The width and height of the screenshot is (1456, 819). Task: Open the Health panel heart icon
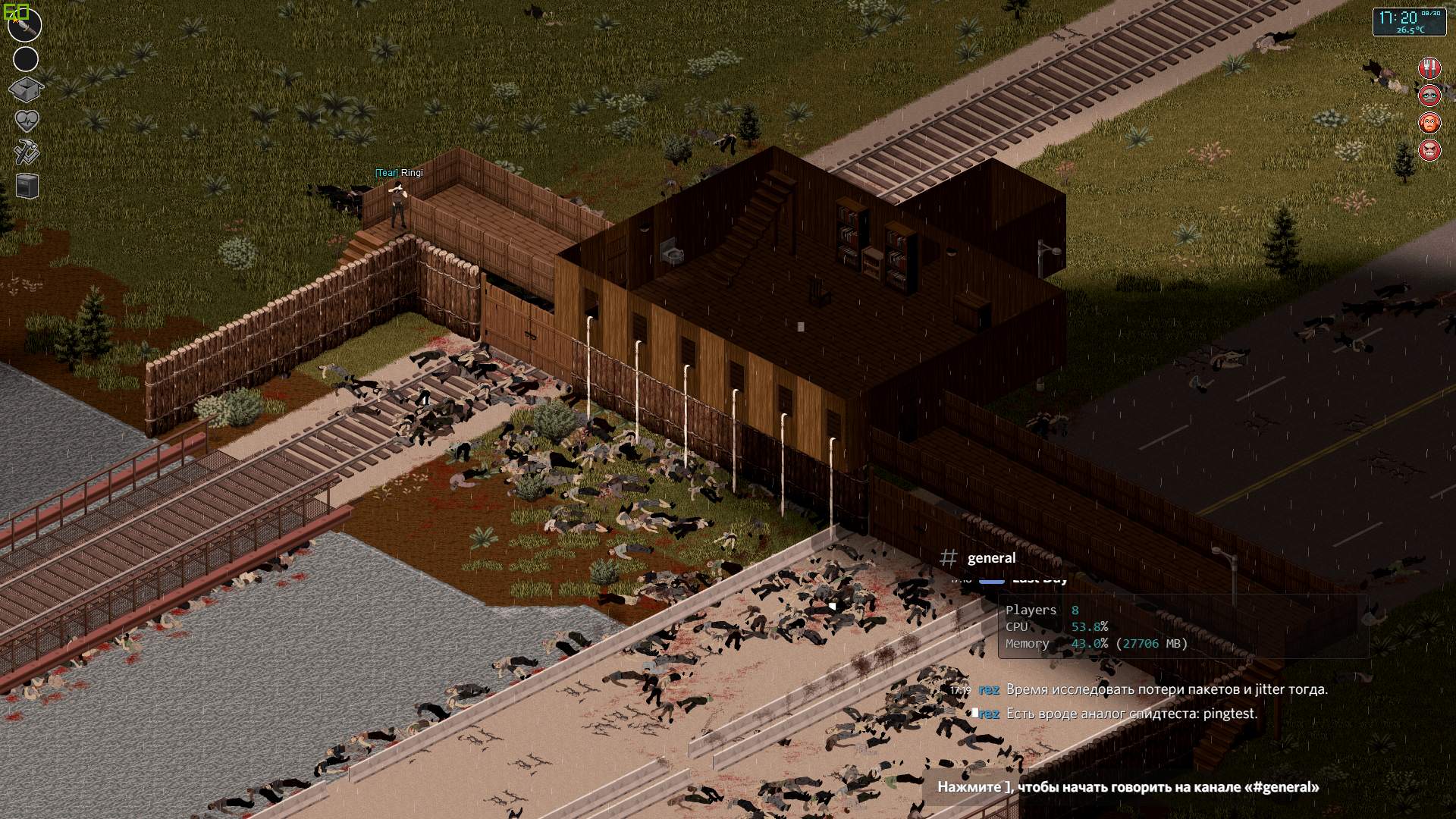click(x=26, y=121)
